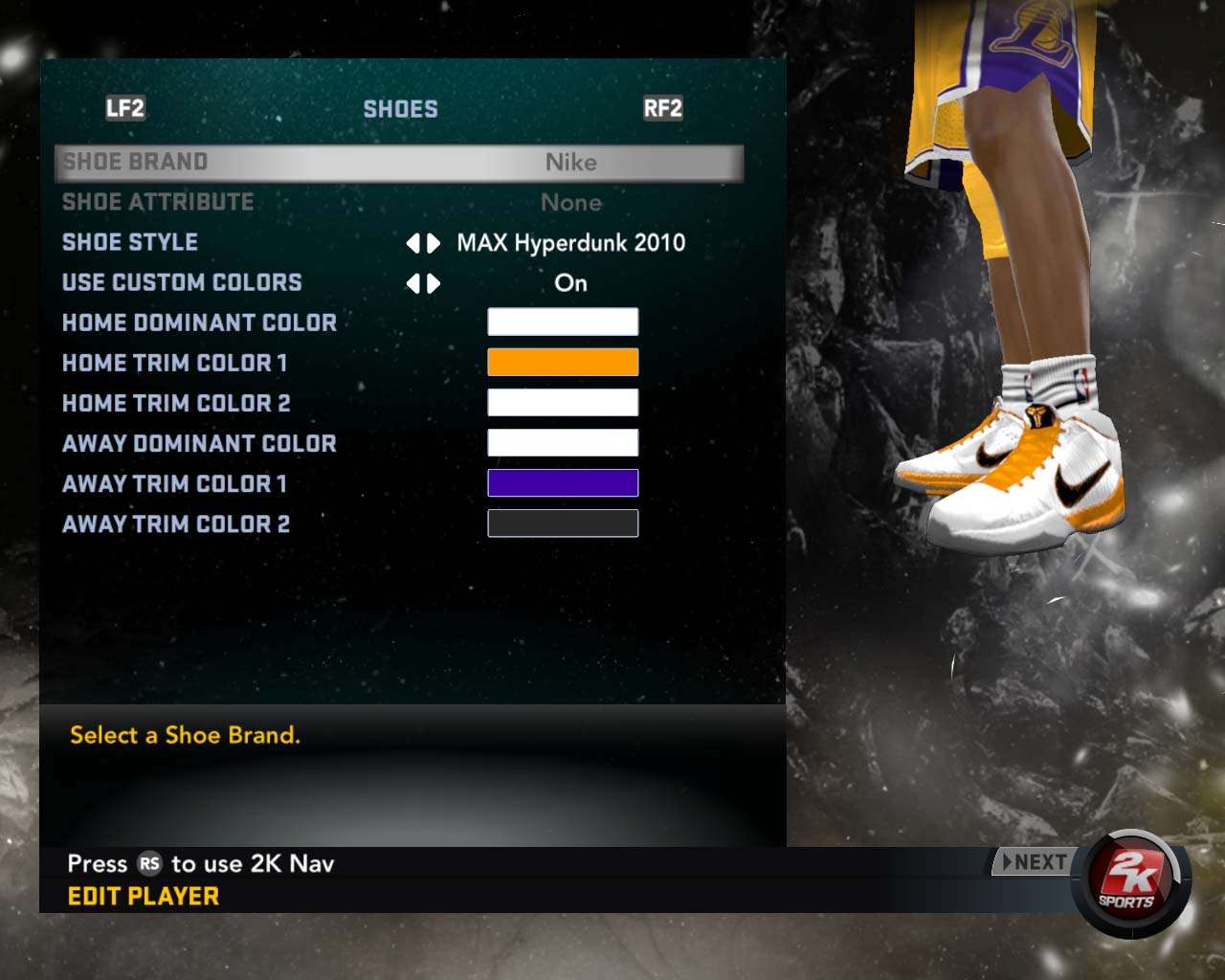Open the orange Home Trim Color 1 swatch

[563, 363]
